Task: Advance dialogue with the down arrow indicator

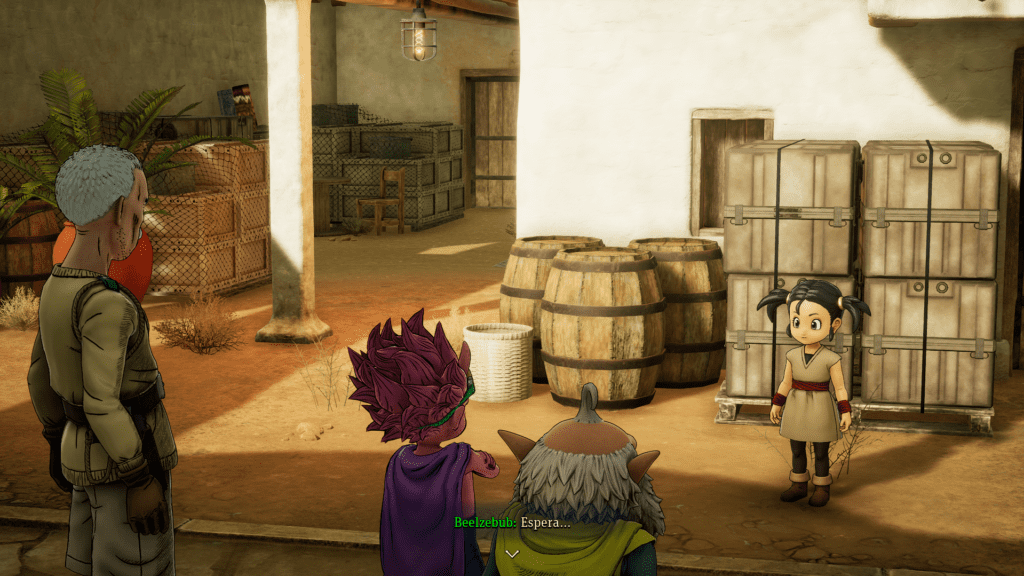Action: 512,553
